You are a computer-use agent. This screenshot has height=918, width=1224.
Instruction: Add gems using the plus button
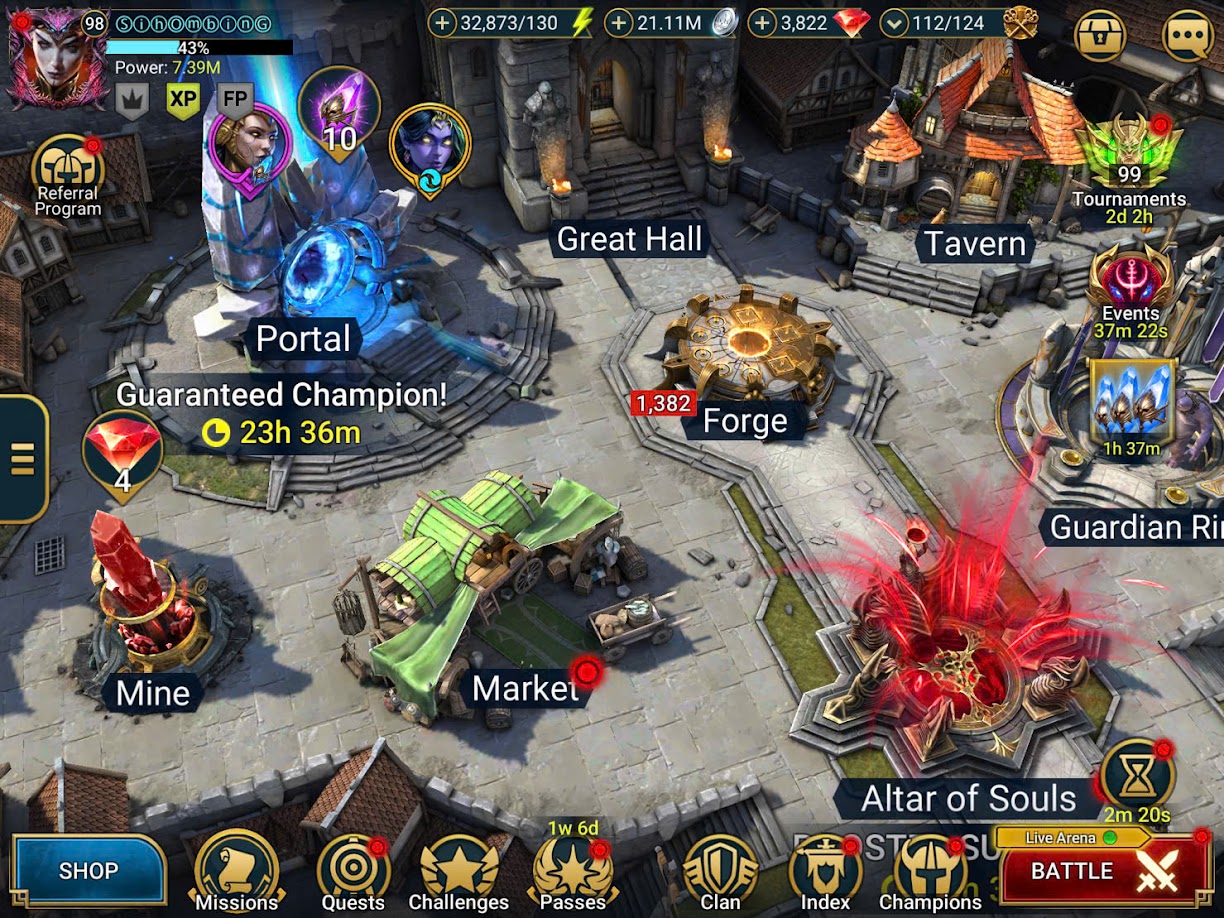click(x=764, y=23)
